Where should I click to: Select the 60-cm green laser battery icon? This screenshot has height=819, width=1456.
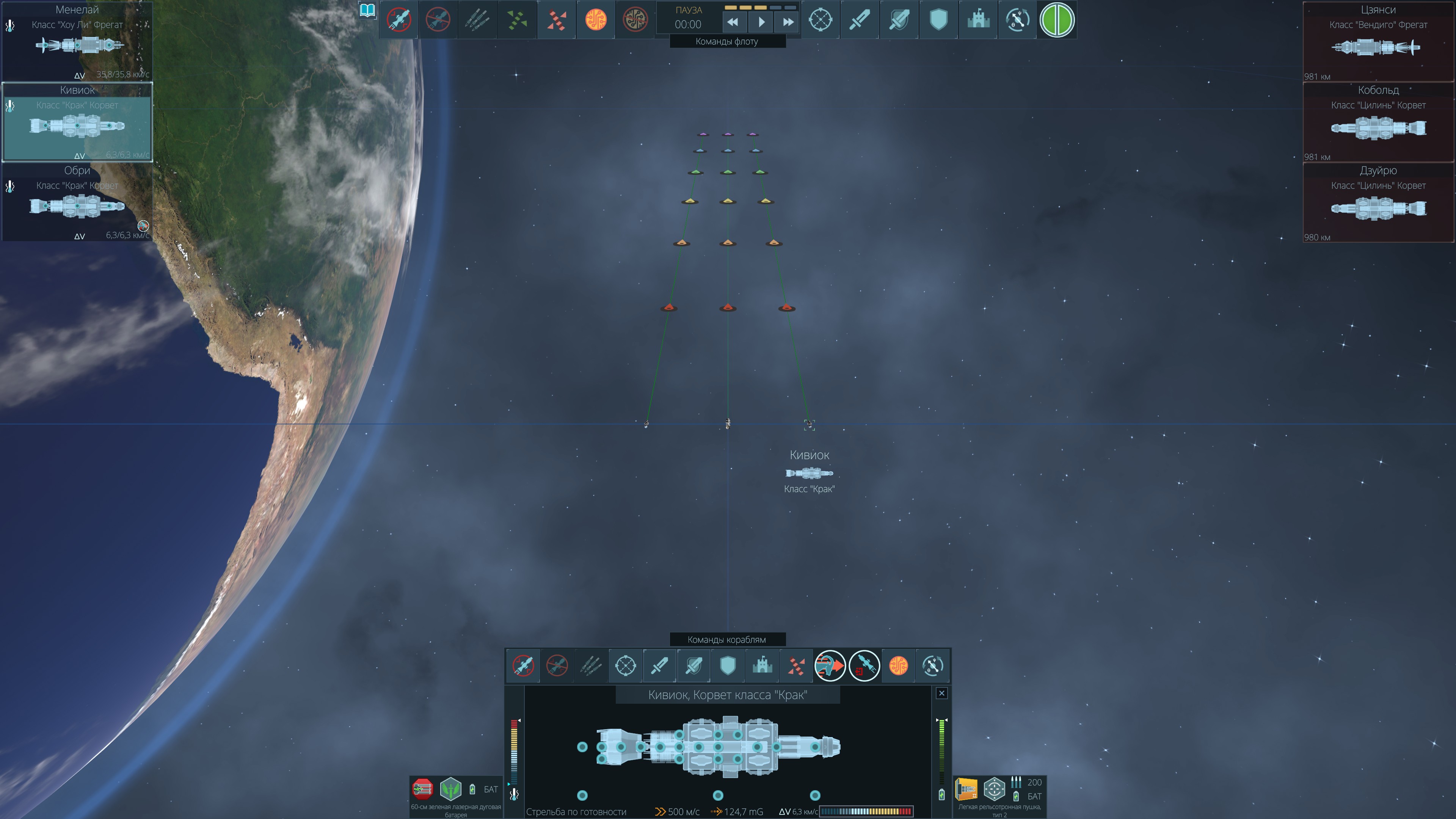(422, 789)
